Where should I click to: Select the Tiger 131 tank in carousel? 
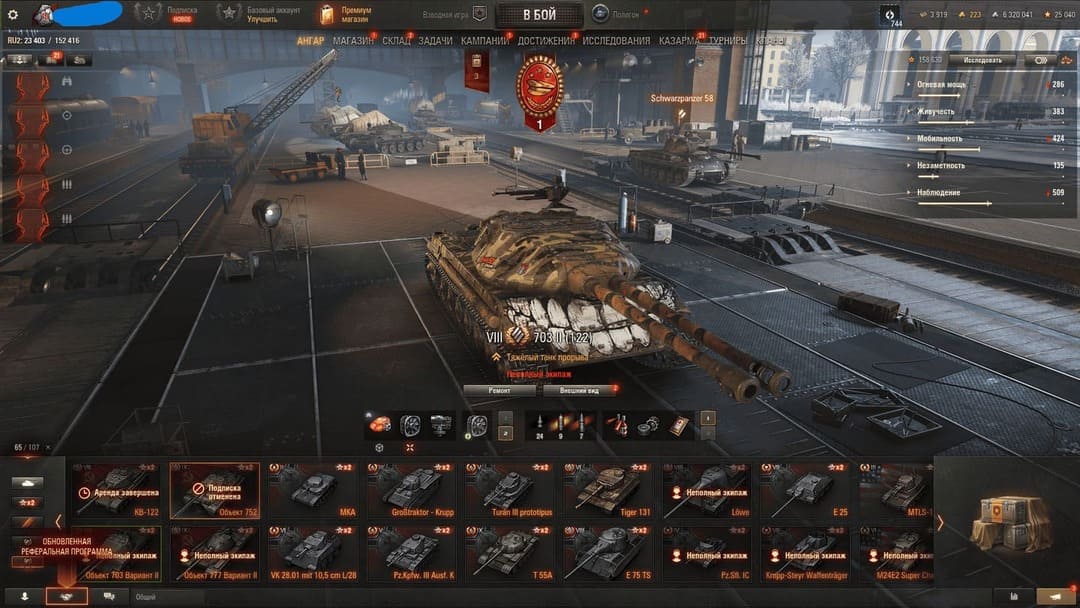click(608, 490)
